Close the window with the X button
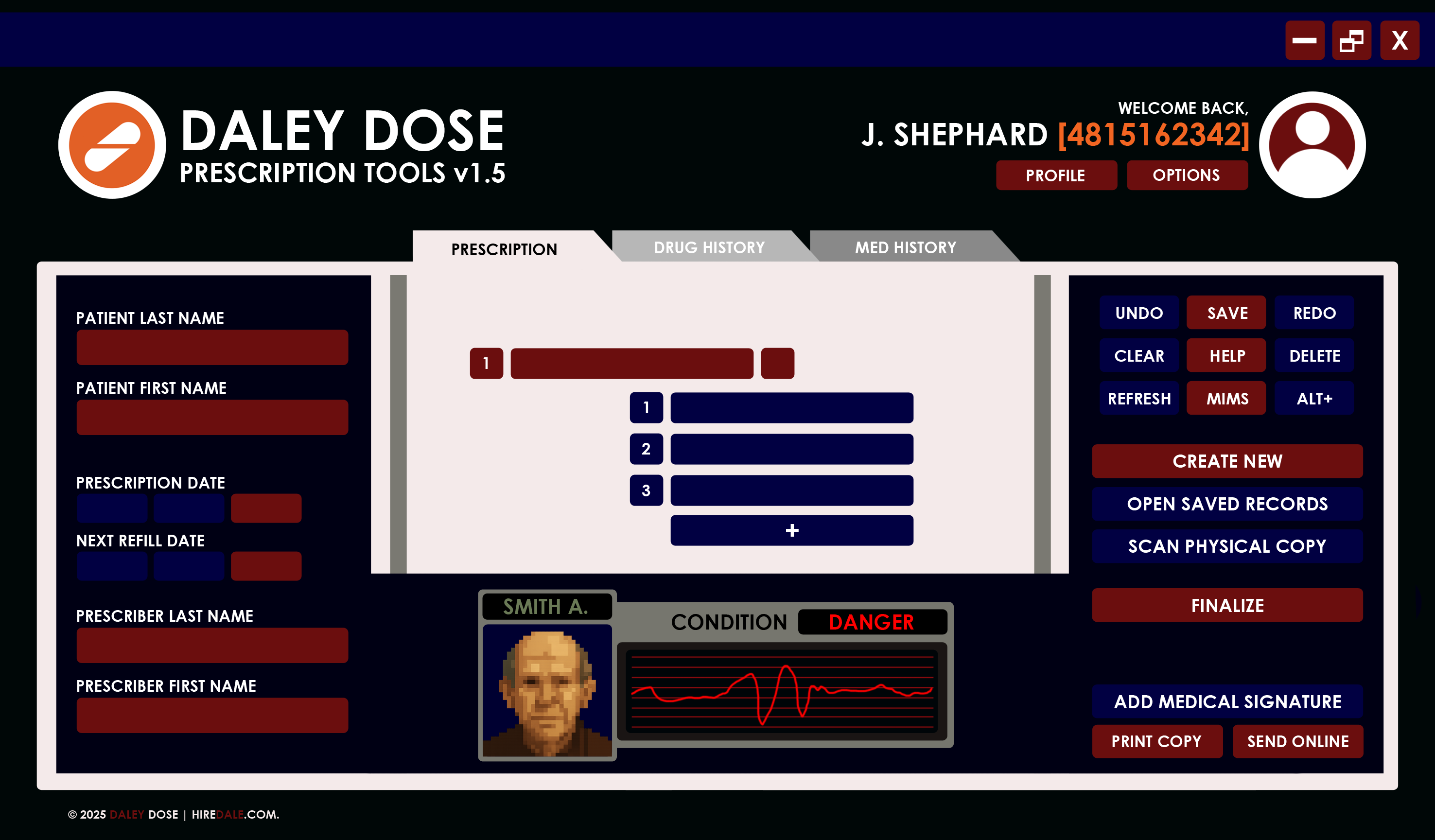Screen dimensions: 1435x840 [x=1399, y=40]
